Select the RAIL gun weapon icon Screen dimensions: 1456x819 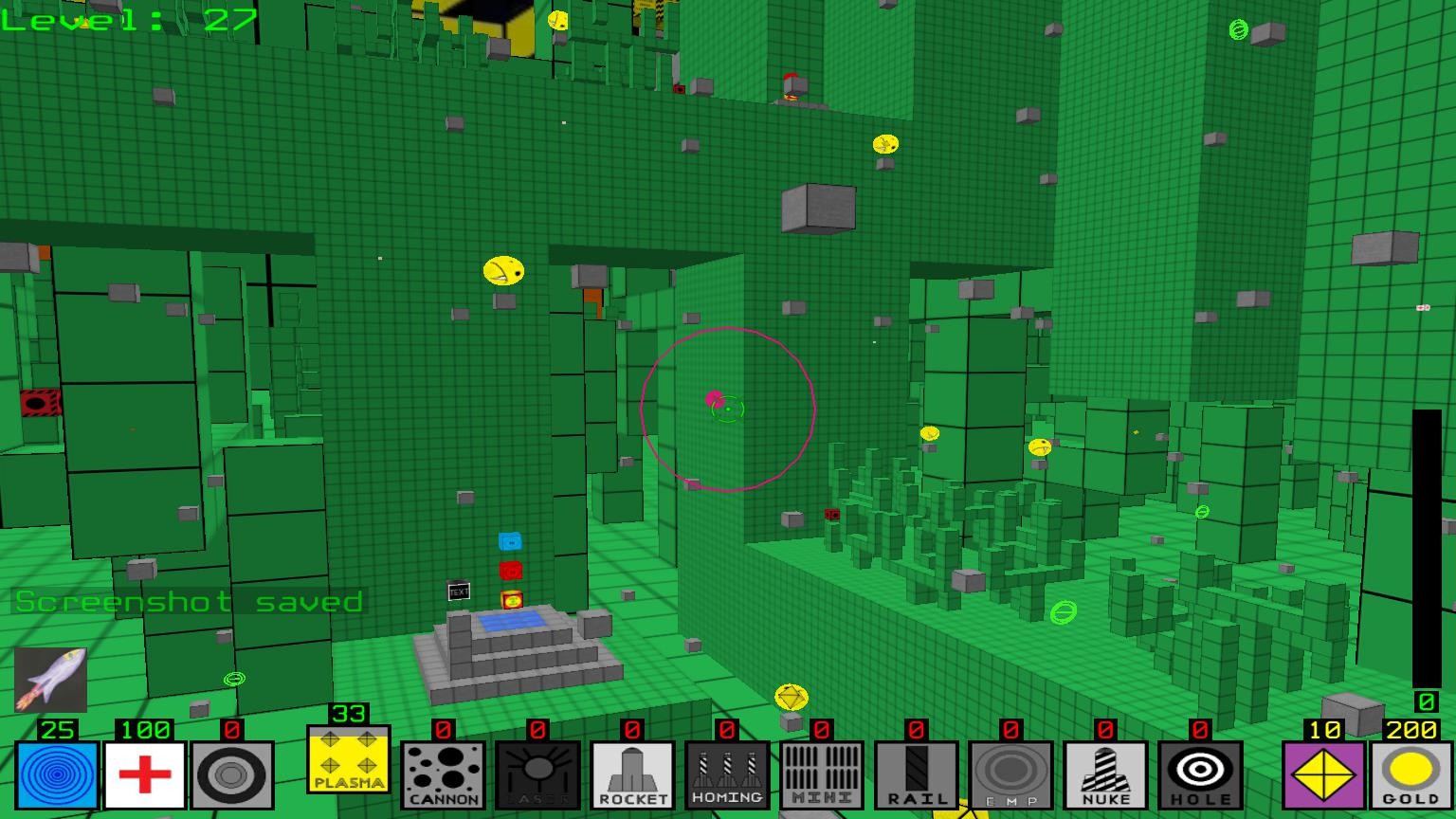point(915,773)
